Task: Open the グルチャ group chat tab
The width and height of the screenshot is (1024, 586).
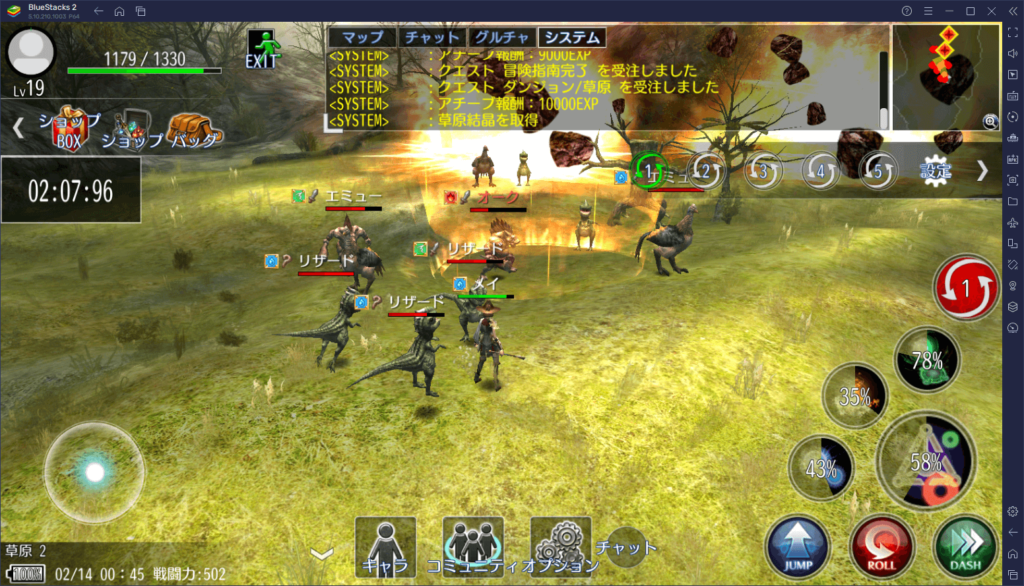Action: pyautogui.click(x=497, y=38)
